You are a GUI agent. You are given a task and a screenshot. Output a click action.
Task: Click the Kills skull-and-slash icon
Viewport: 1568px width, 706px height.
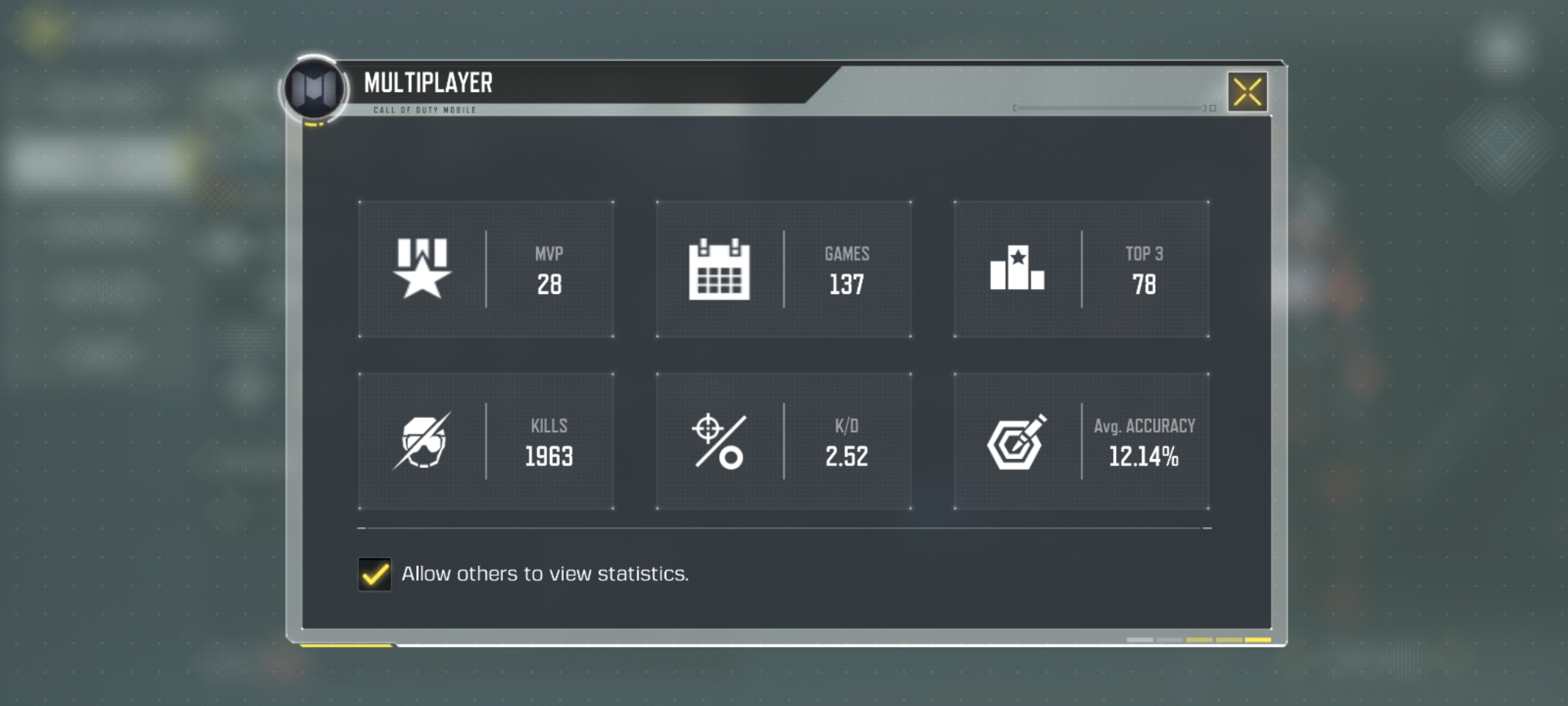coord(423,441)
